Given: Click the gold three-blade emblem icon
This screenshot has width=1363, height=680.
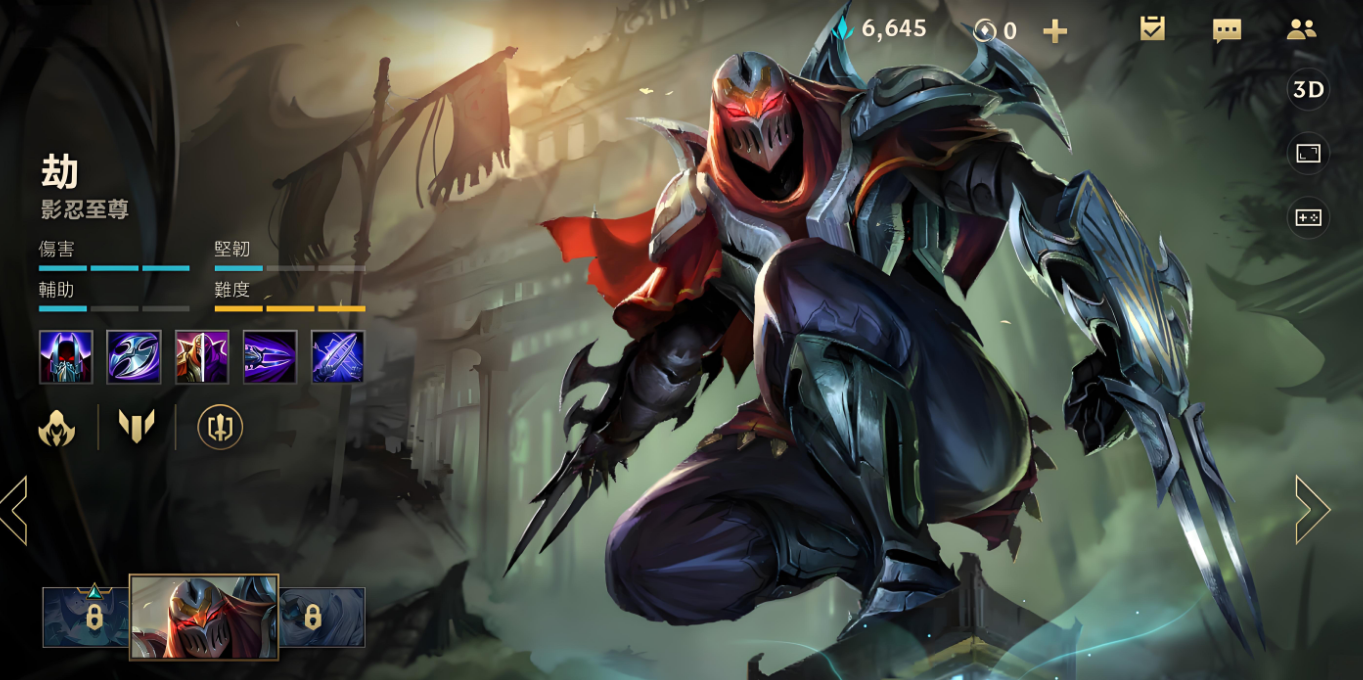Looking at the screenshot, I should click(137, 427).
